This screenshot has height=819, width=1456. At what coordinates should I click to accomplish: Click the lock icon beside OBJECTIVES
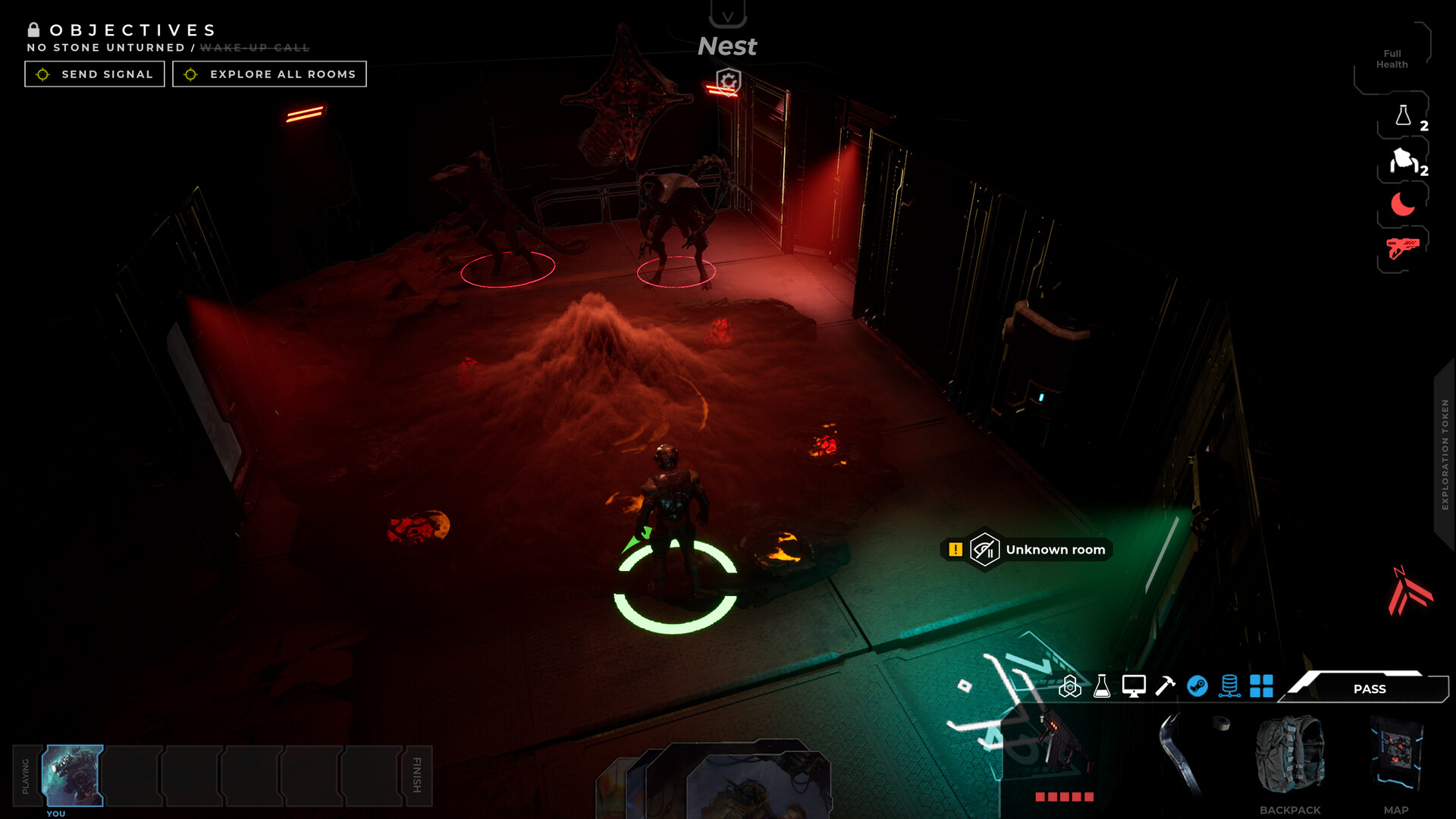(x=32, y=30)
